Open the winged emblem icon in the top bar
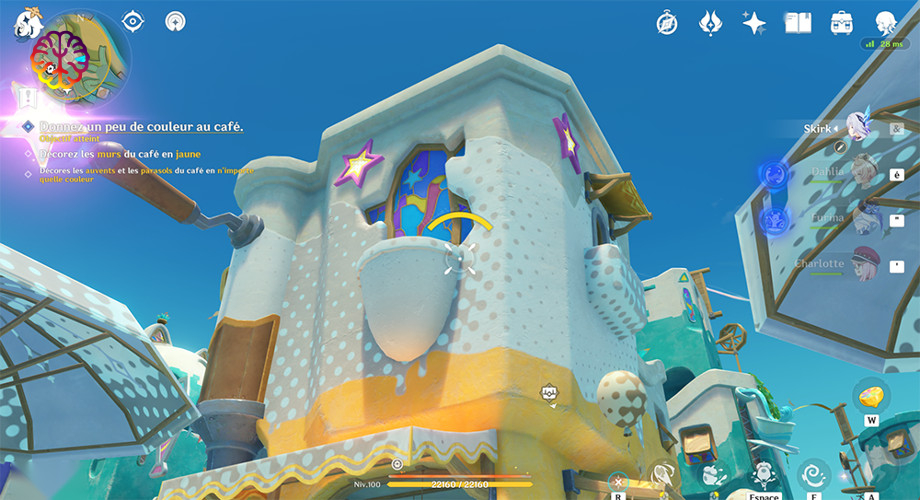The image size is (920, 500). 710,22
